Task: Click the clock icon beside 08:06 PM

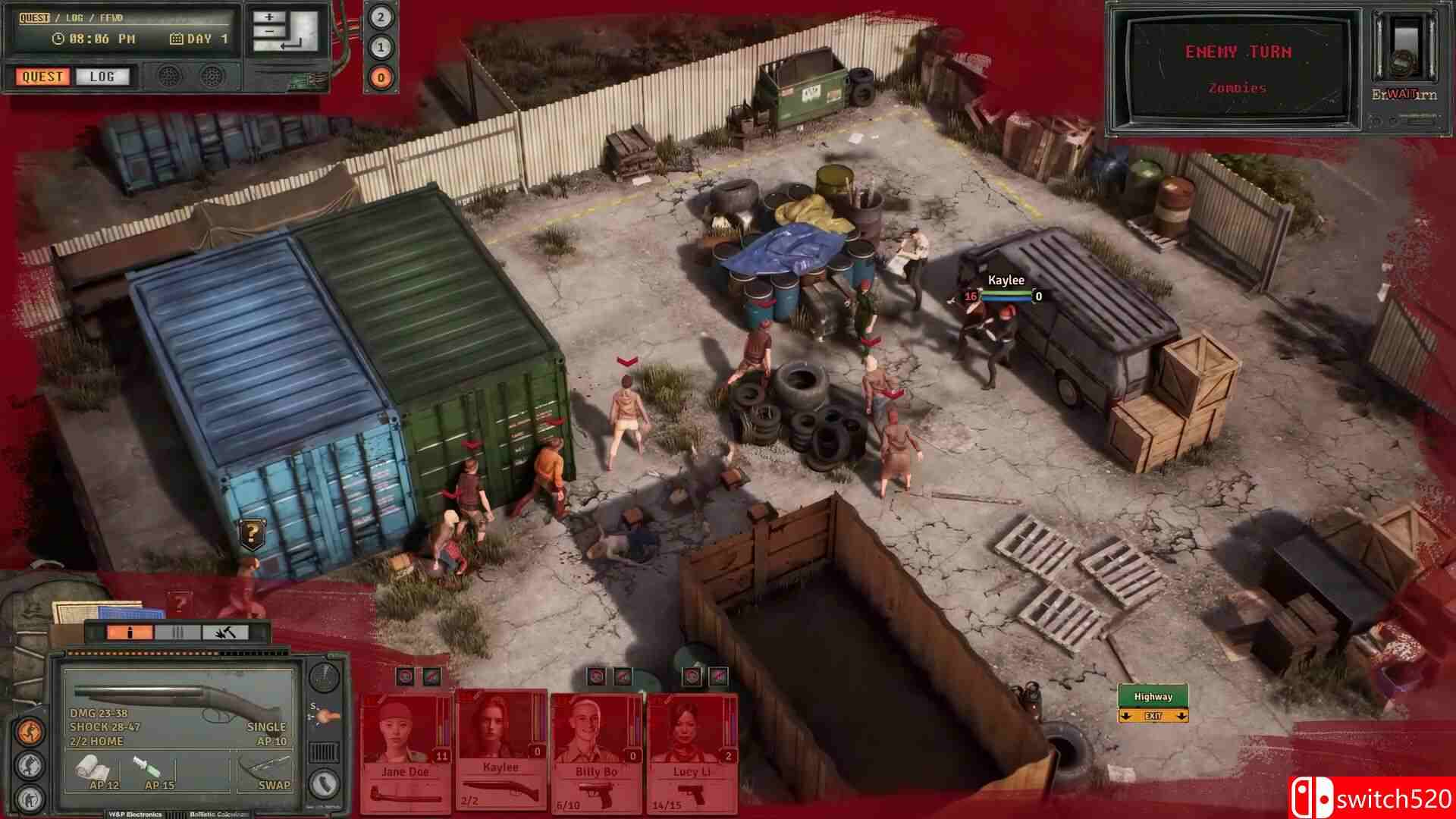Action: [x=57, y=36]
